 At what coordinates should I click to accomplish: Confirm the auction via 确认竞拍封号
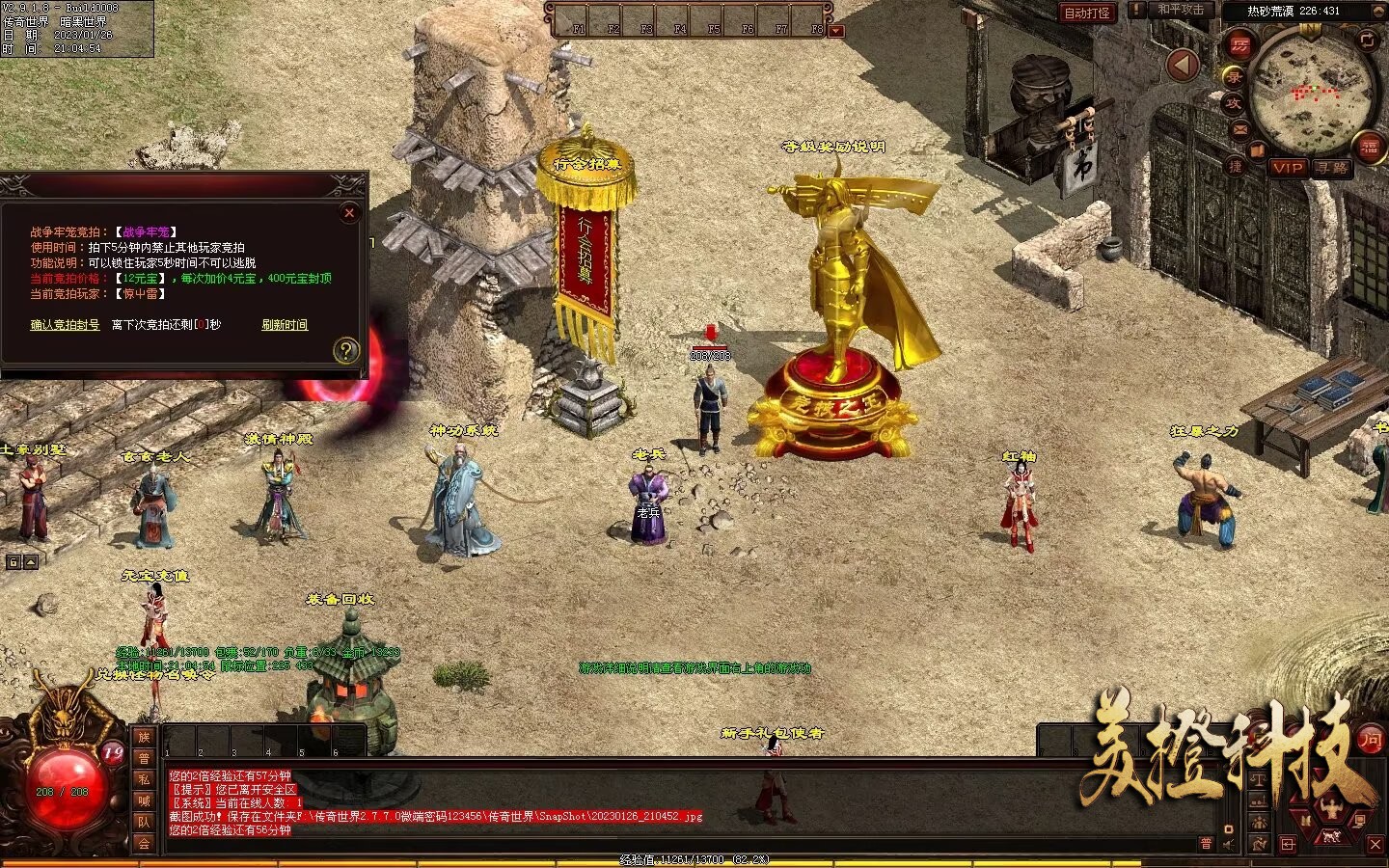pos(65,325)
